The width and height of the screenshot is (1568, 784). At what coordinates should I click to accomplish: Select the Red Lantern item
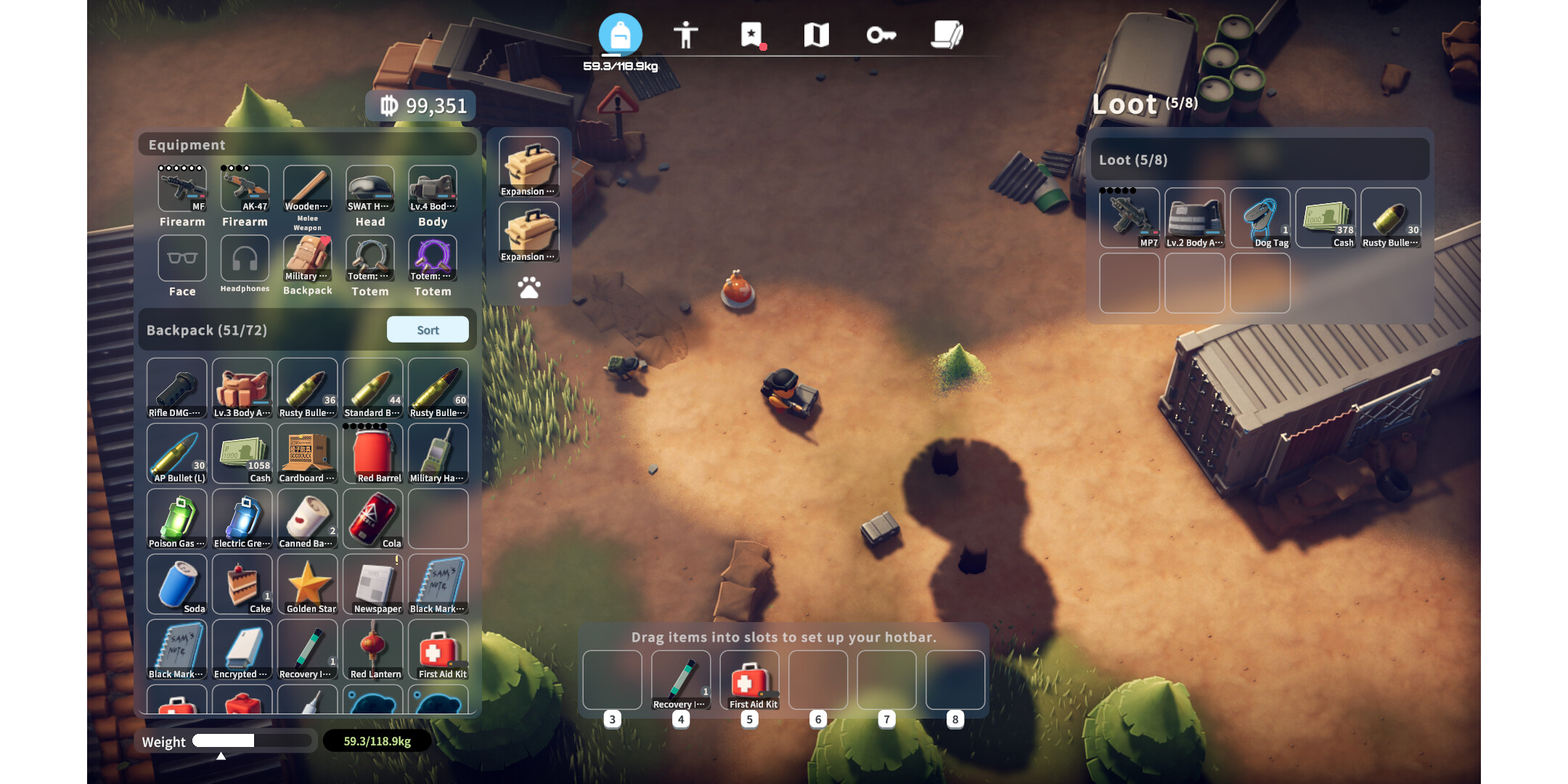point(373,649)
